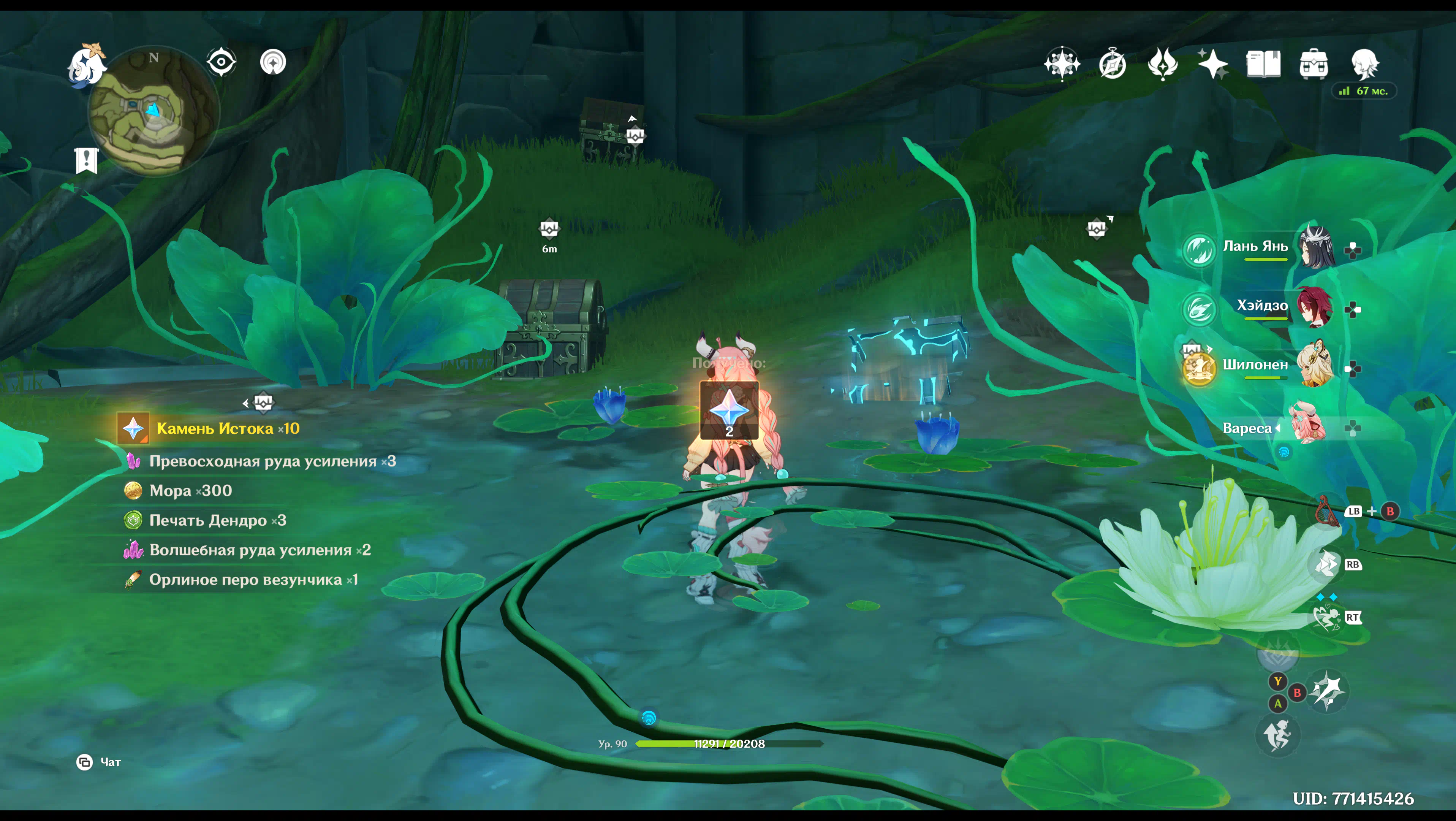Use the harp gadget icon
The width and height of the screenshot is (1456, 821).
[x=1326, y=511]
